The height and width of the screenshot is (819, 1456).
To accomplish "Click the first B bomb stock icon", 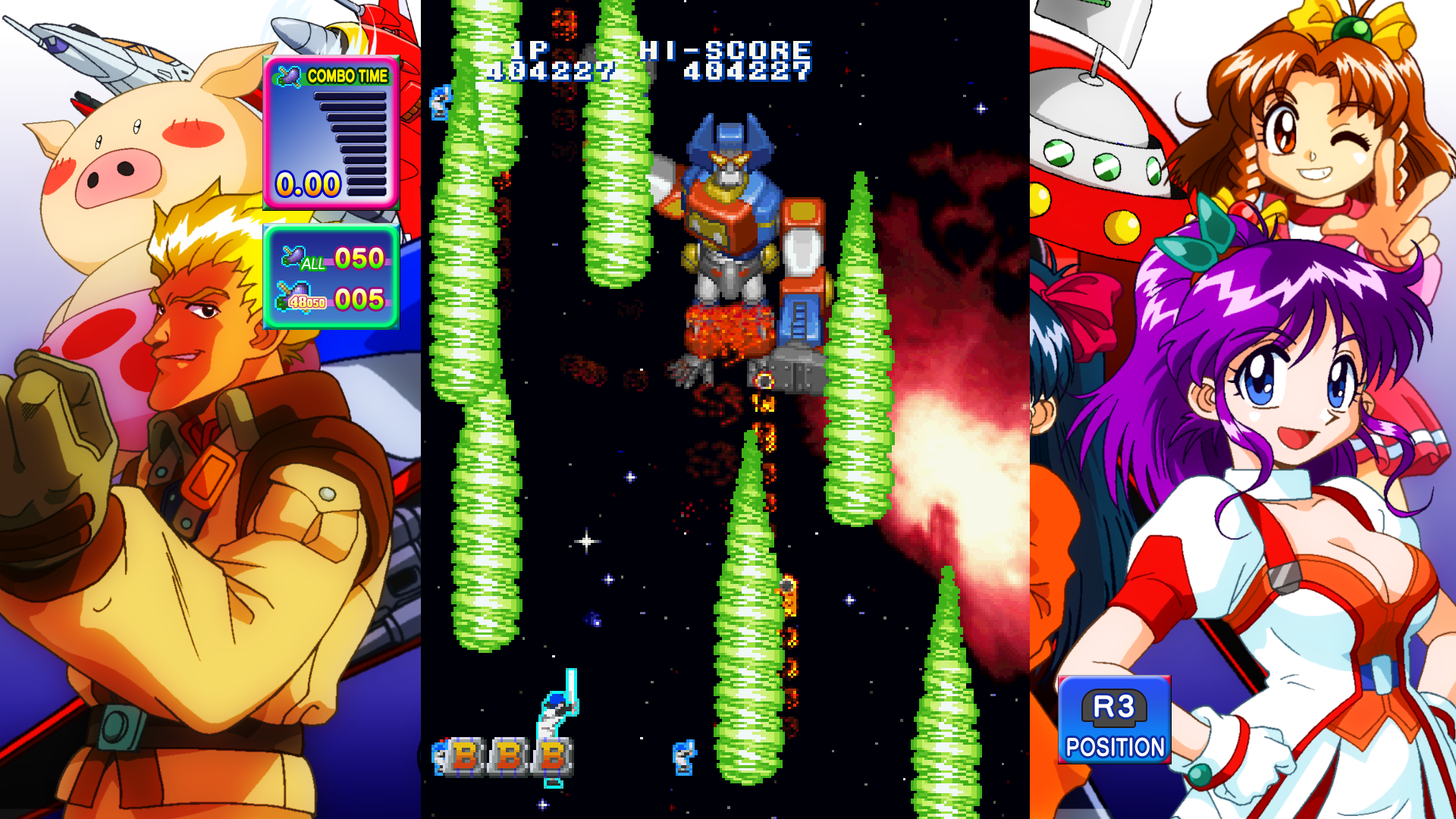I will (x=464, y=757).
